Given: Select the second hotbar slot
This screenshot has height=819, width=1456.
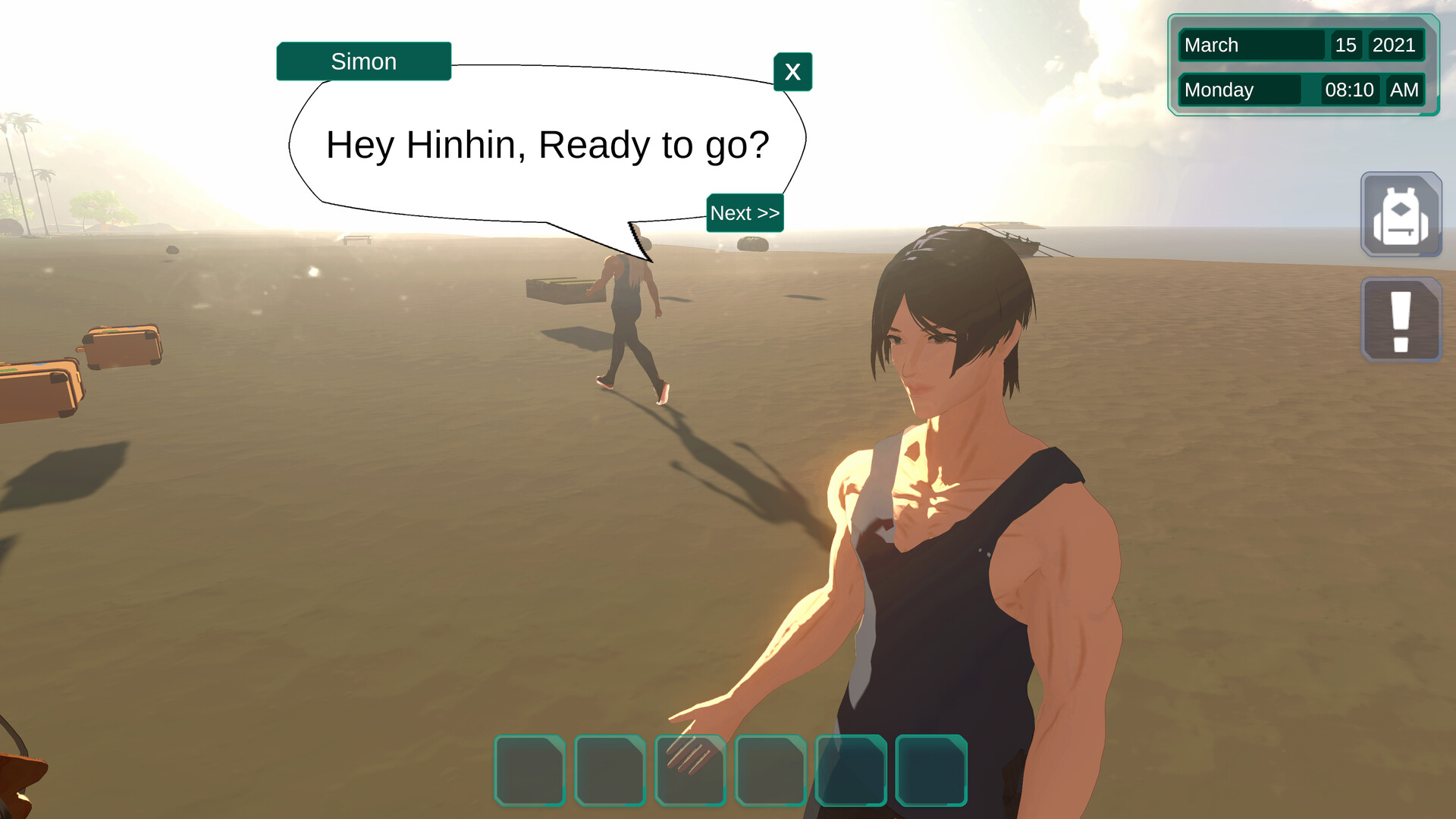Looking at the screenshot, I should coord(610,770).
